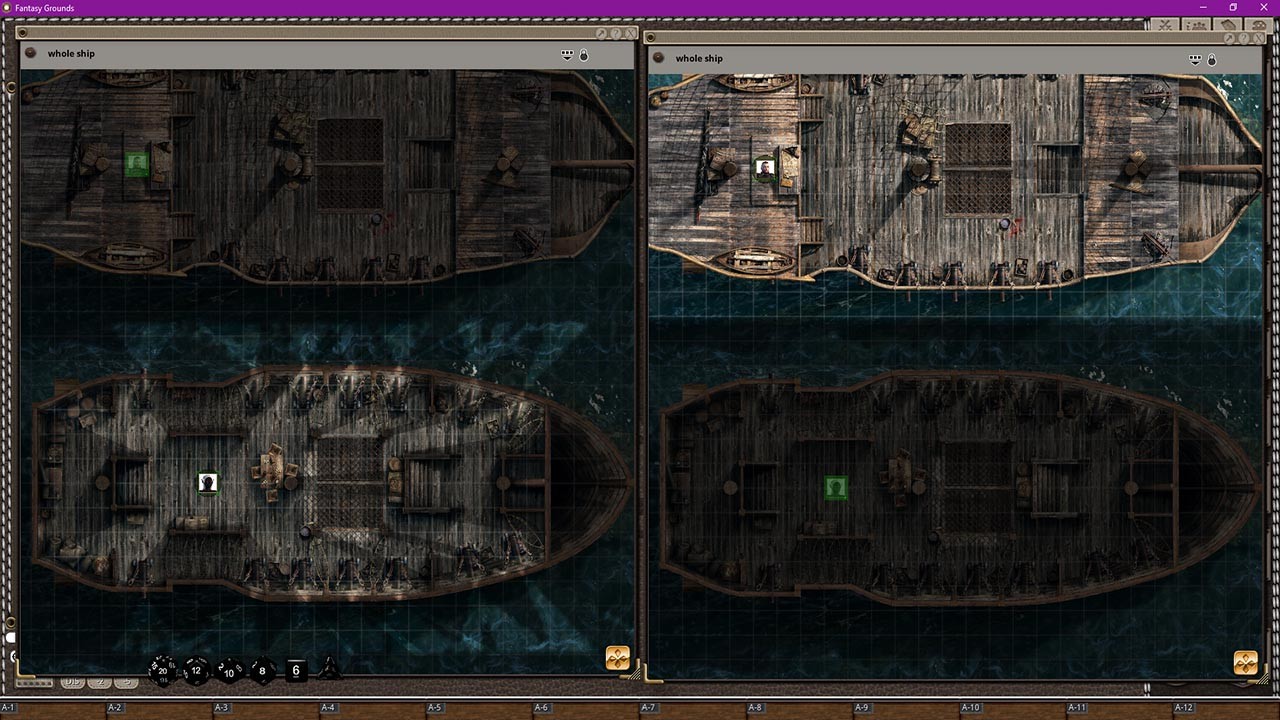
Task: Expand the orange toolbar grip on right map
Action: [x=1244, y=661]
